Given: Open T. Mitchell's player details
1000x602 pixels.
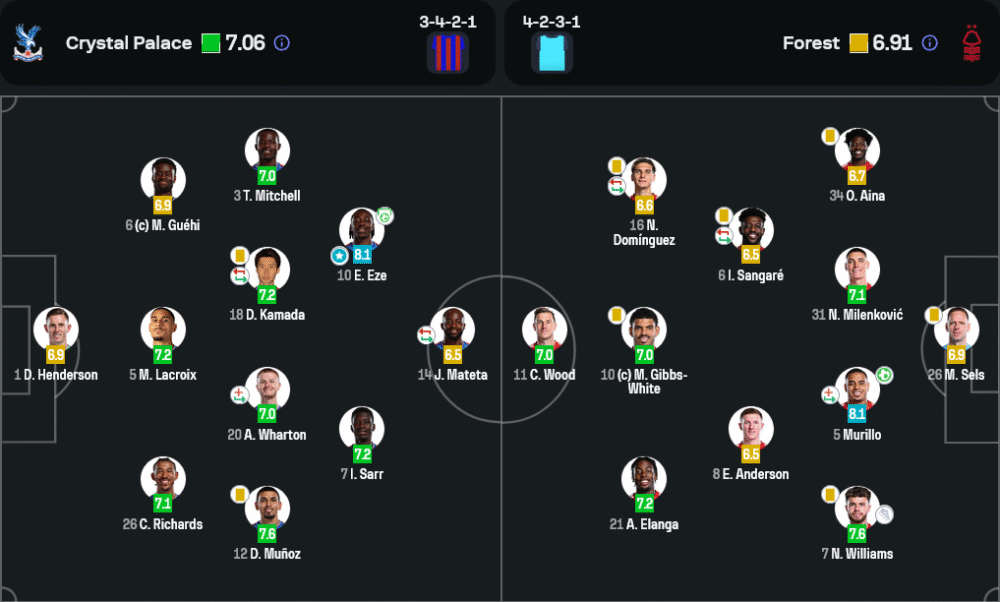Looking at the screenshot, I should [x=267, y=151].
